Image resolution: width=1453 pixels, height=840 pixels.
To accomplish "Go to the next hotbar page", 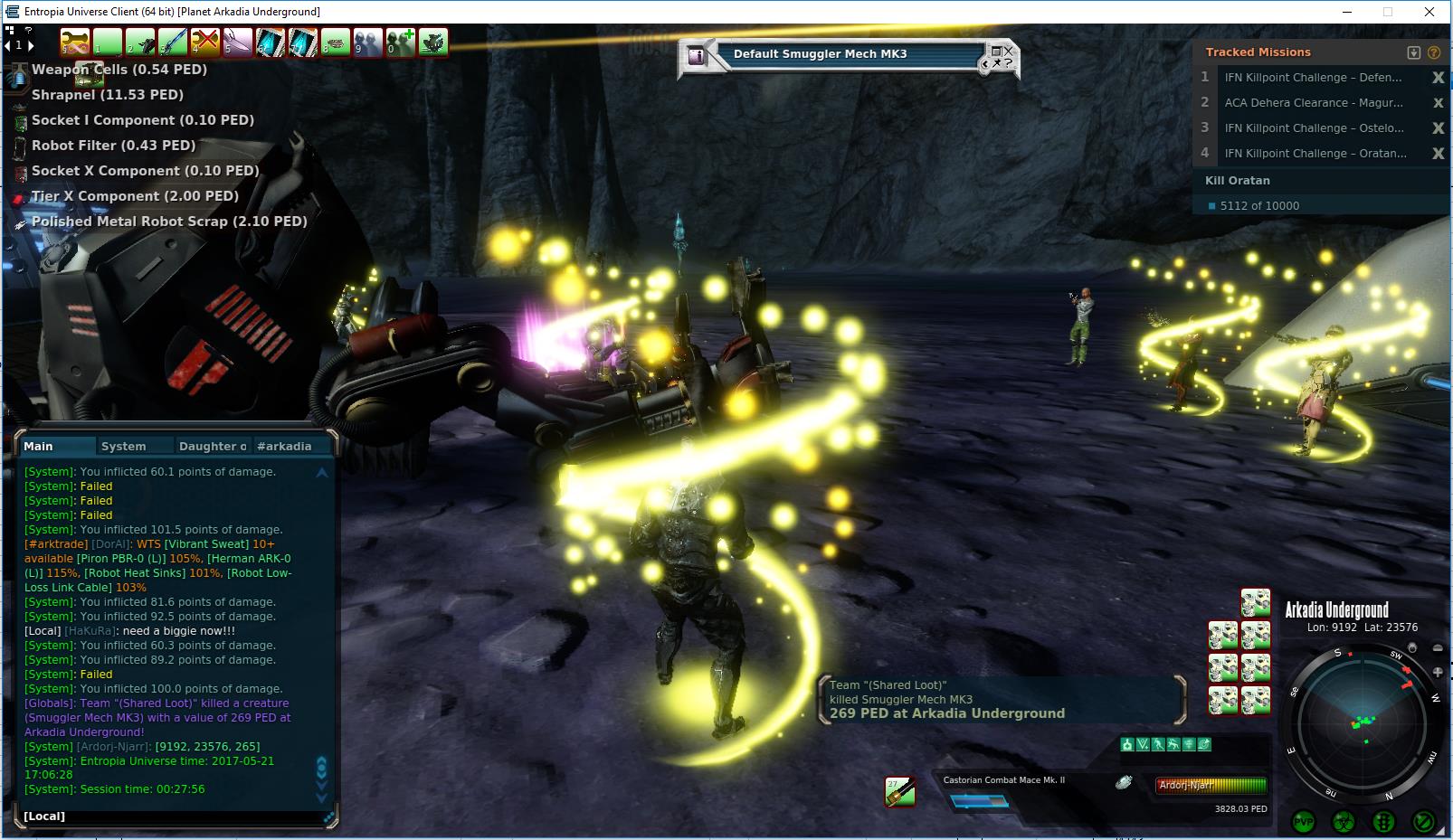I will [x=30, y=45].
